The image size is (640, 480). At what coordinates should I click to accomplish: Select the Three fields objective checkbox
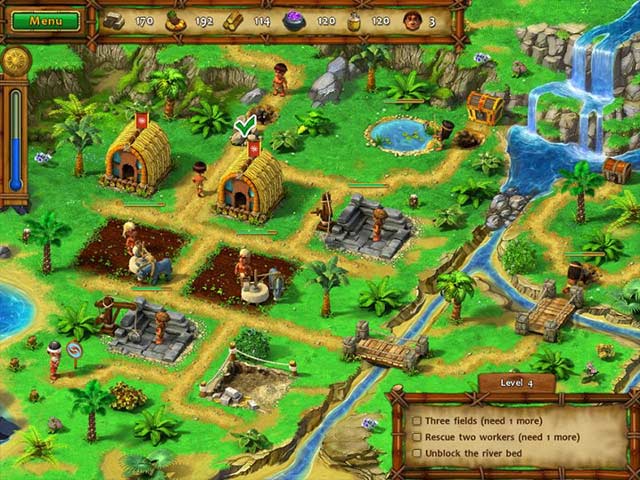coord(417,421)
